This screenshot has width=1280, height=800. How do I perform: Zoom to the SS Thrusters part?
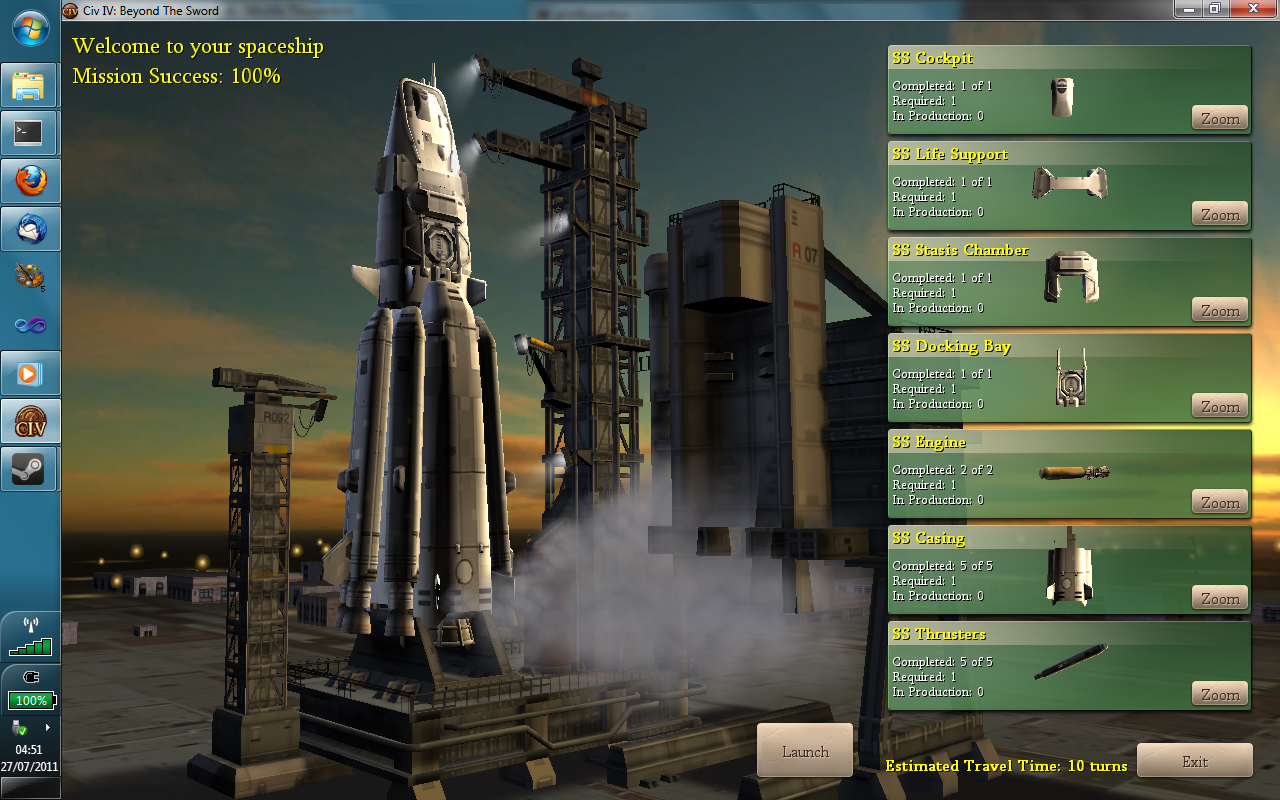click(1220, 694)
